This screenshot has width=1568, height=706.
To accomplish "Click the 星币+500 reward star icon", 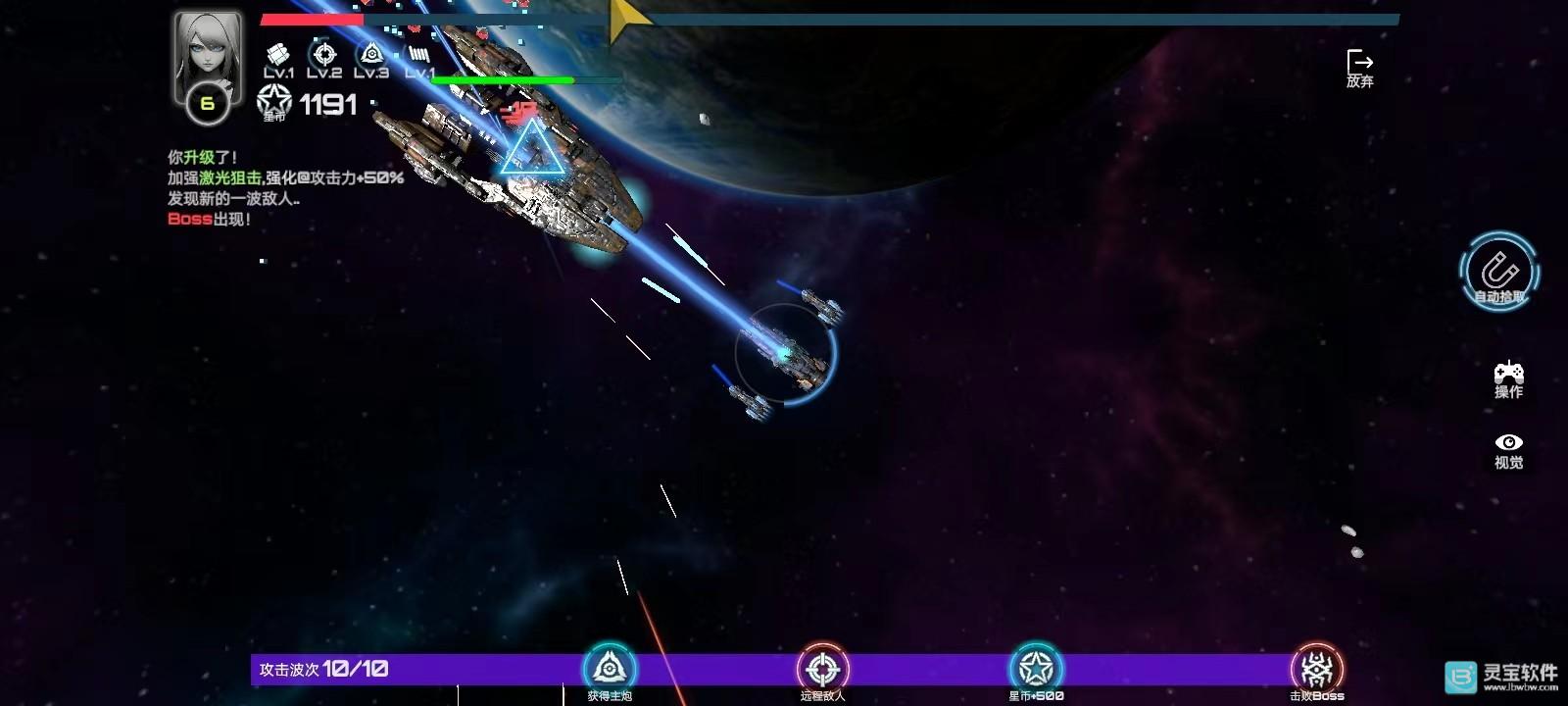I will (x=1035, y=668).
